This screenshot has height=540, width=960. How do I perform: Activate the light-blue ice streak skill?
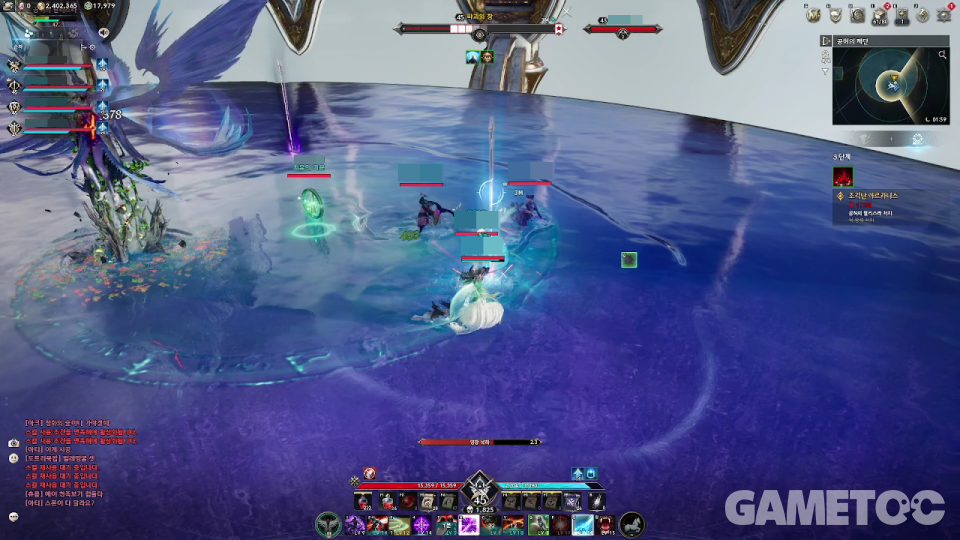[583, 525]
